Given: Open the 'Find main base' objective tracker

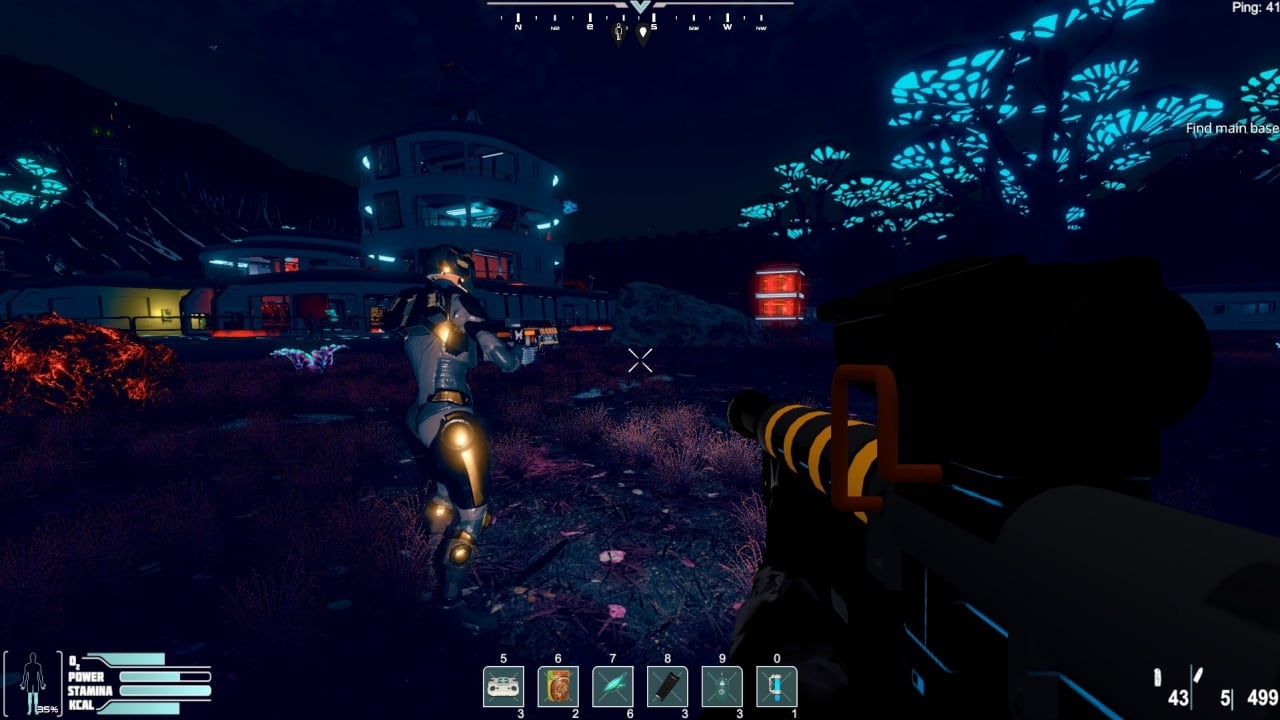Looking at the screenshot, I should click(1232, 128).
